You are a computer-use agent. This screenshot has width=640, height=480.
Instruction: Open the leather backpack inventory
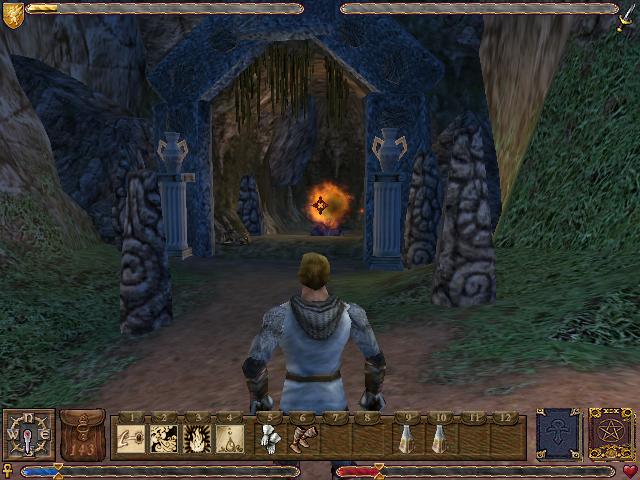pyautogui.click(x=82, y=435)
